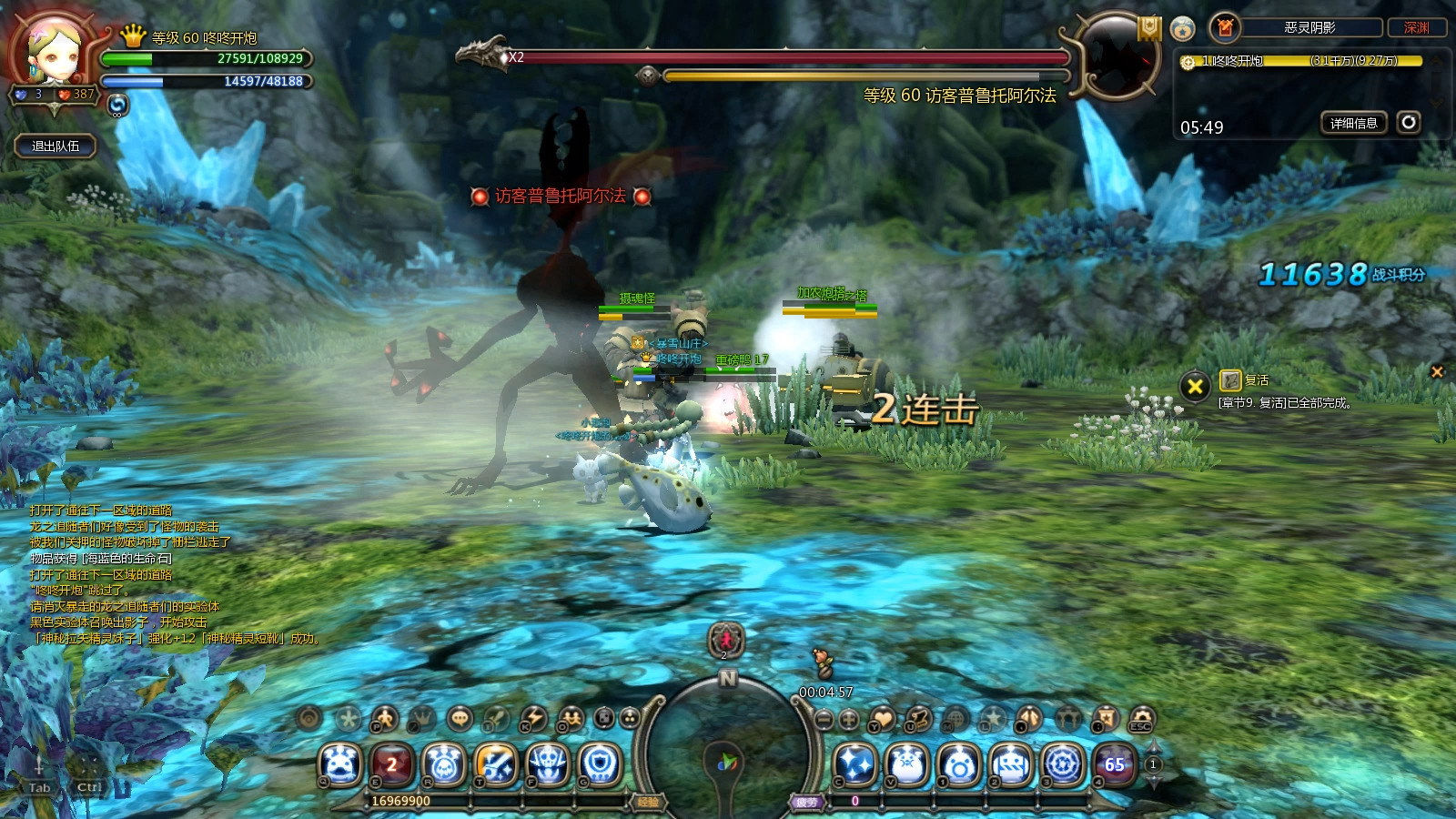The height and width of the screenshot is (819, 1456).
Task: Click the circular minimap
Action: point(726,755)
